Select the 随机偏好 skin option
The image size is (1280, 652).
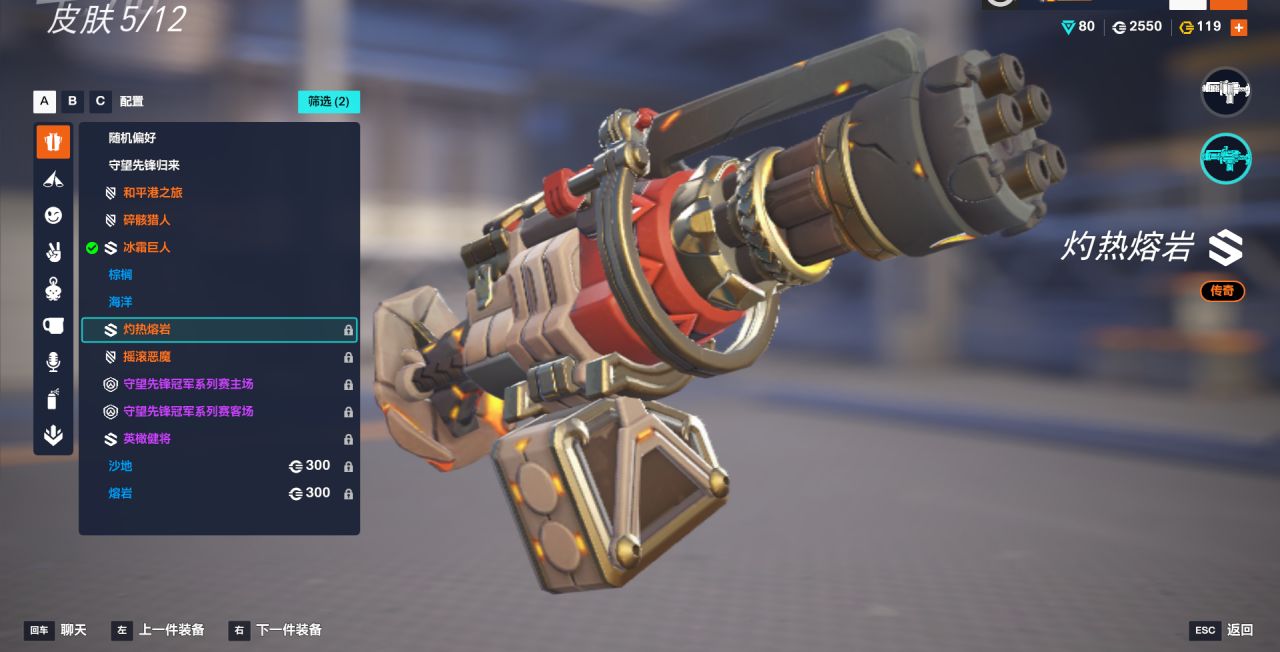[x=132, y=138]
